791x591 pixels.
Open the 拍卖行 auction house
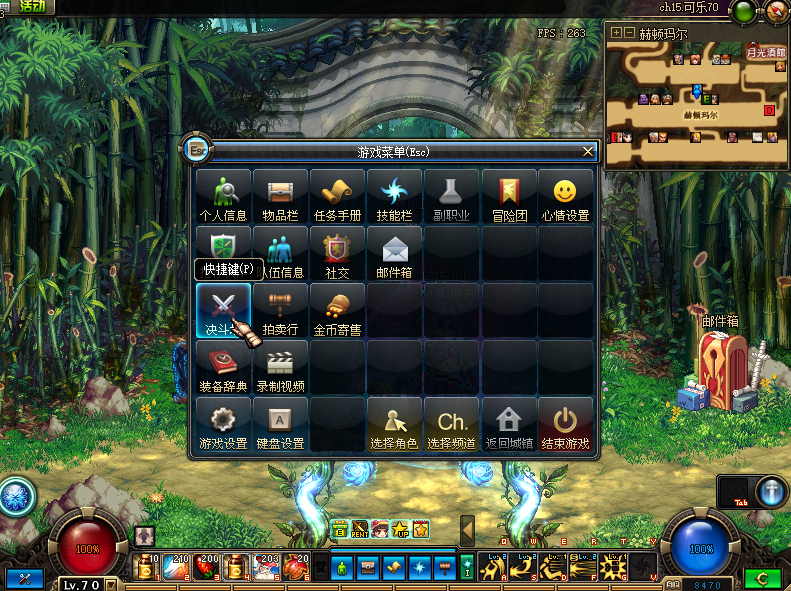[x=280, y=309]
